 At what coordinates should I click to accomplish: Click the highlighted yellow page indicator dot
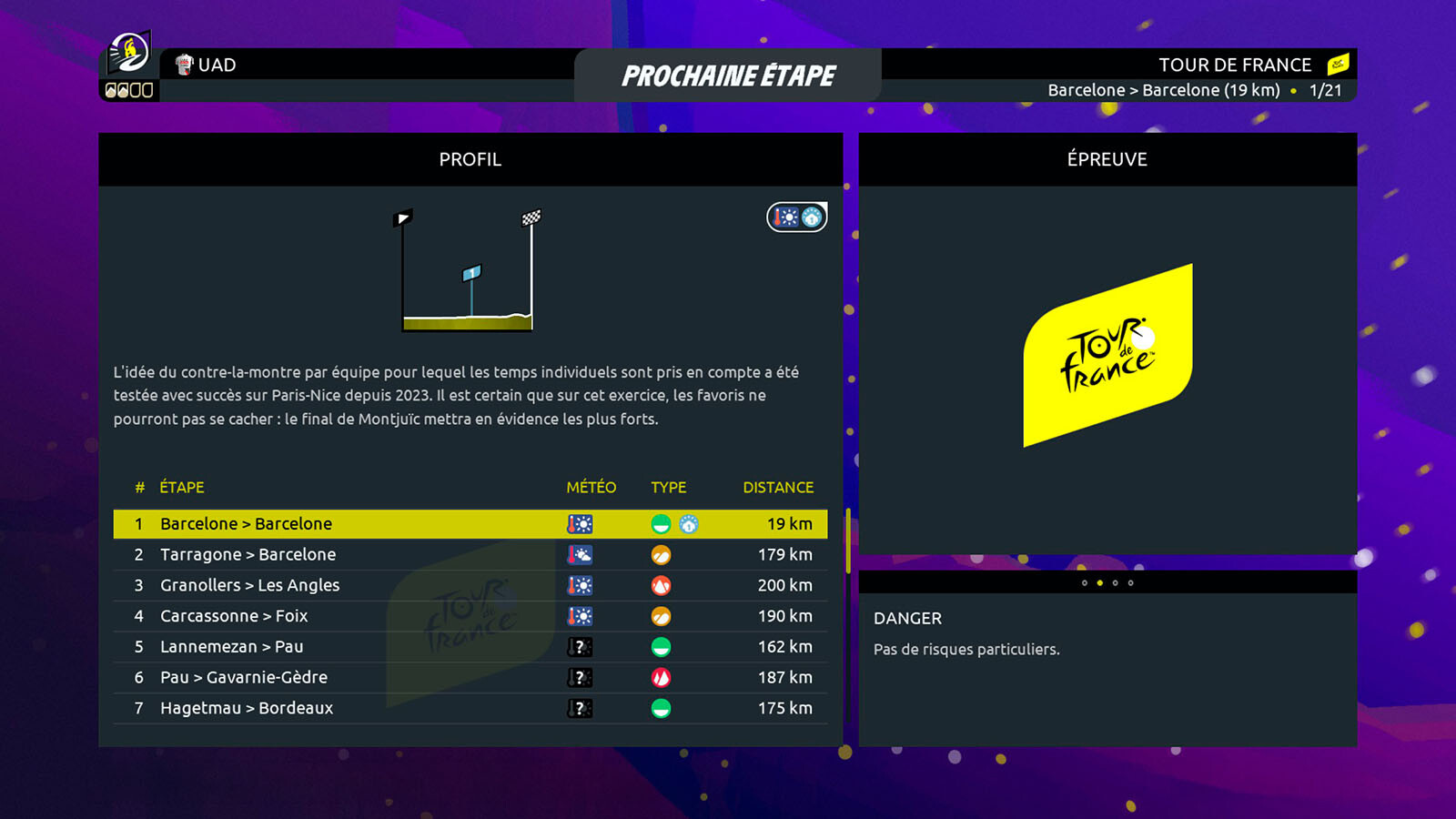[x=1100, y=583]
